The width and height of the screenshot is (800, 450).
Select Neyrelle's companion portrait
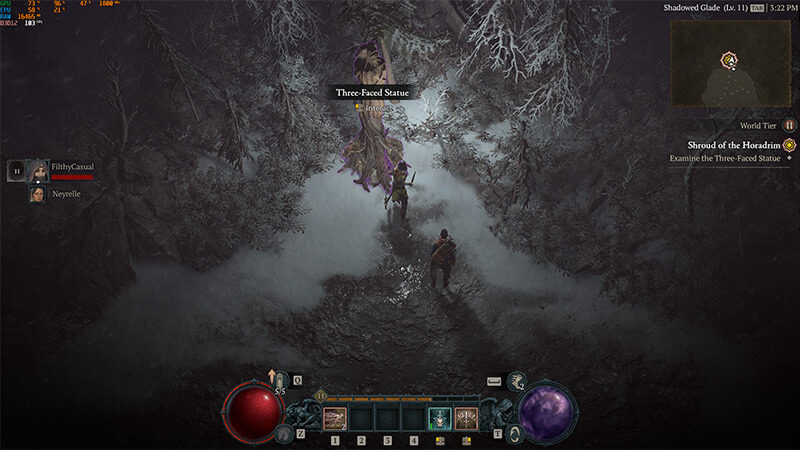(x=39, y=194)
